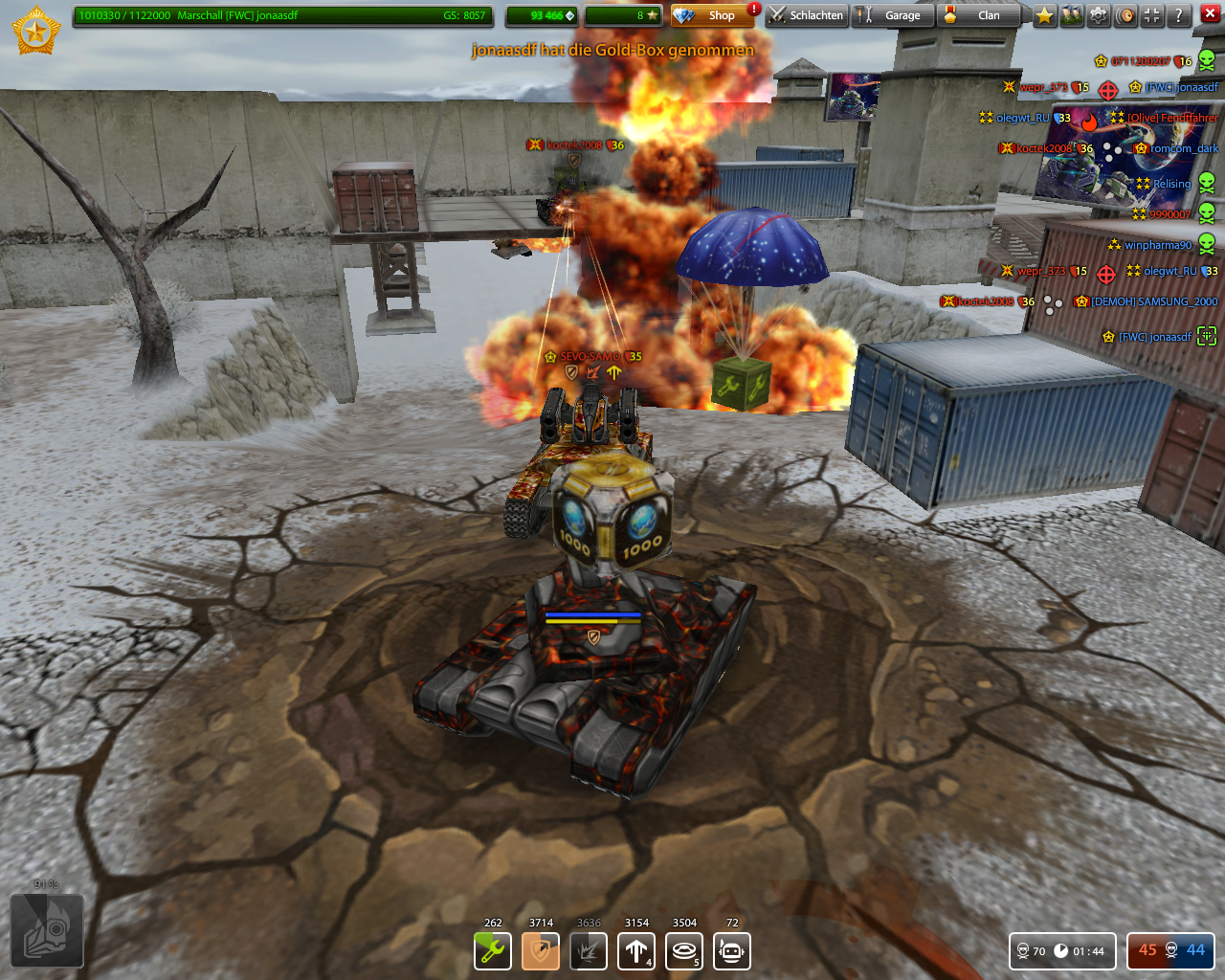The image size is (1225, 980).
Task: Open the friends list icon
Action: (x=1071, y=15)
